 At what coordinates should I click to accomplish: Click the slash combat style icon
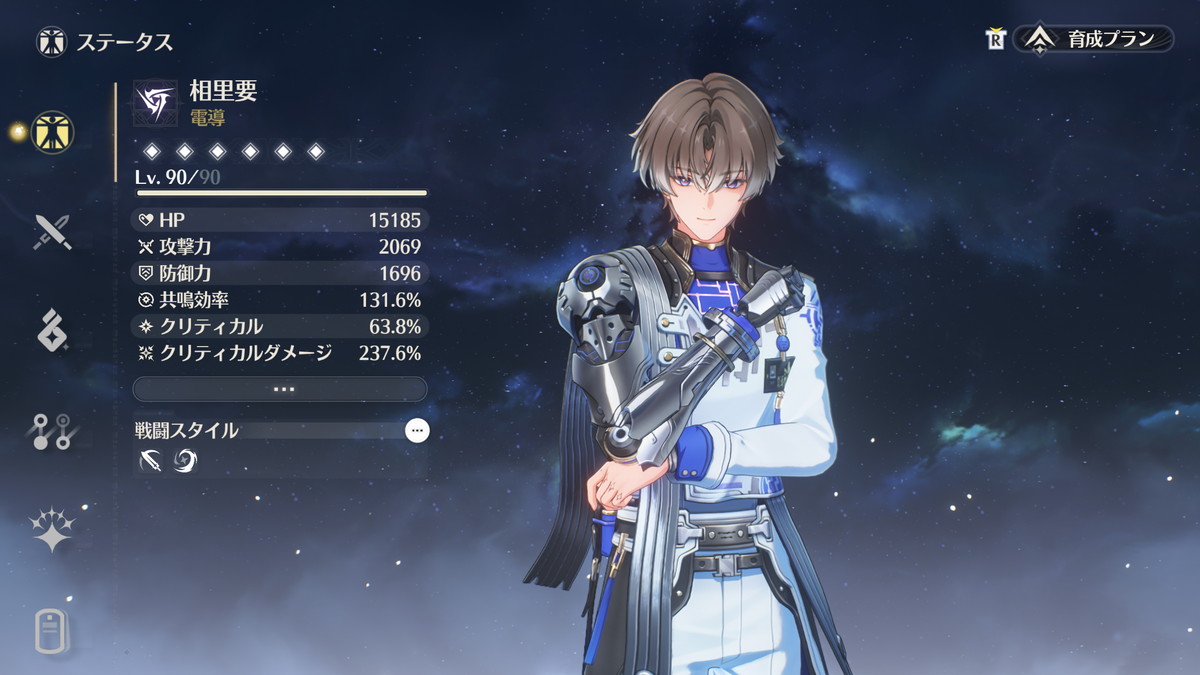tap(150, 460)
